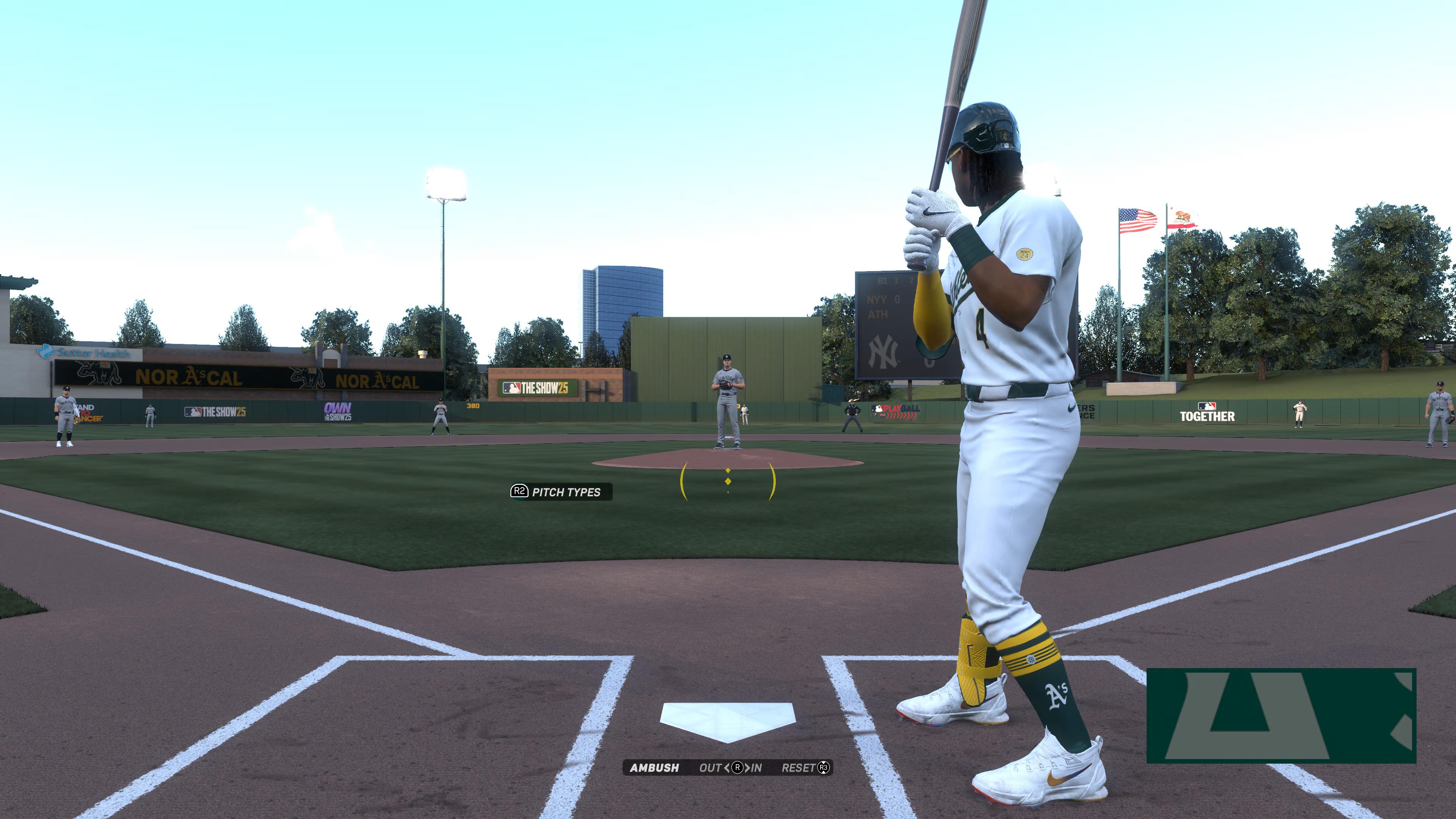Image resolution: width=1456 pixels, height=819 pixels.
Task: Show the Pitch Types panel
Action: pos(560,492)
